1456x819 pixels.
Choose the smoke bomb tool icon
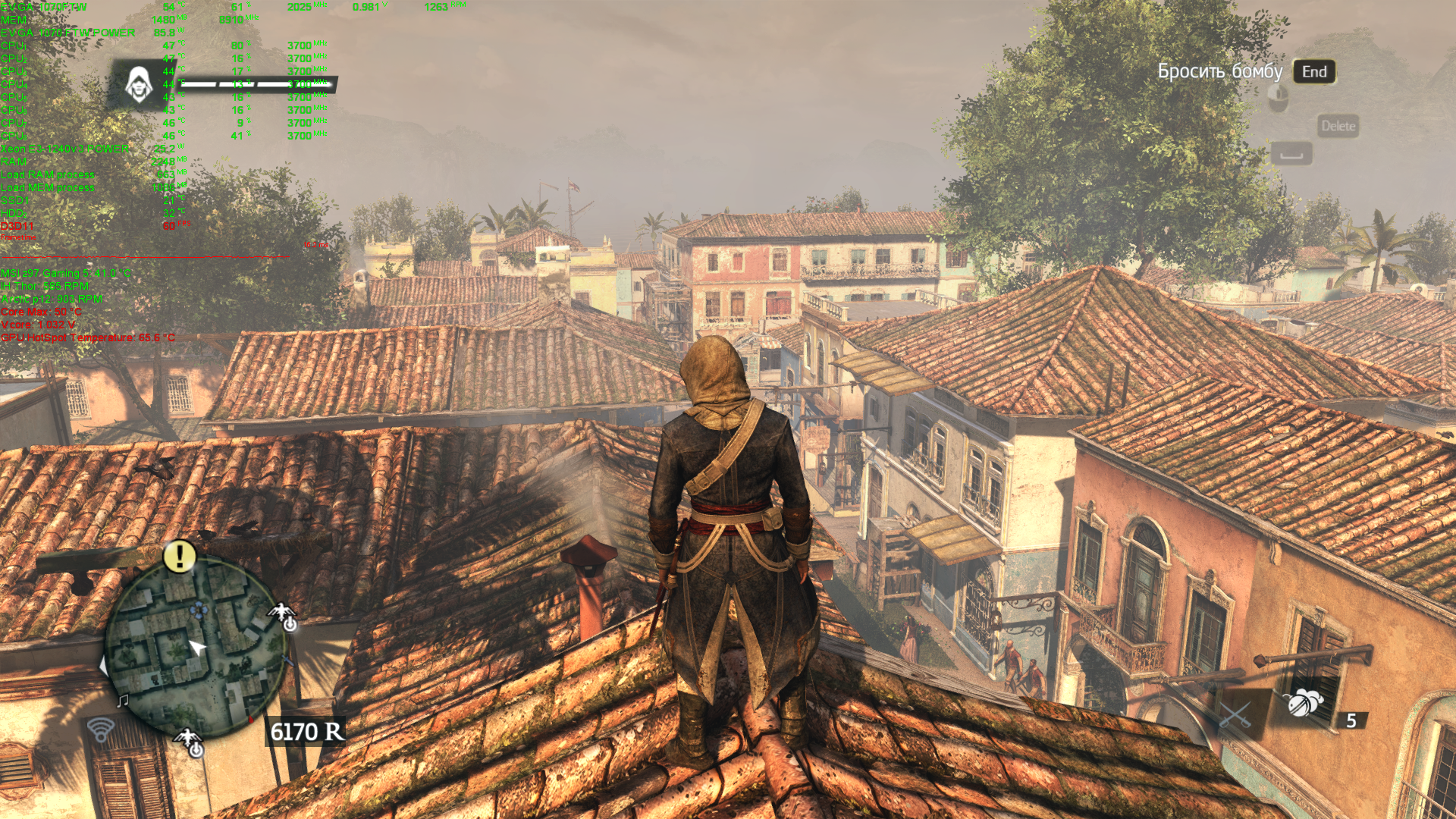[1304, 704]
